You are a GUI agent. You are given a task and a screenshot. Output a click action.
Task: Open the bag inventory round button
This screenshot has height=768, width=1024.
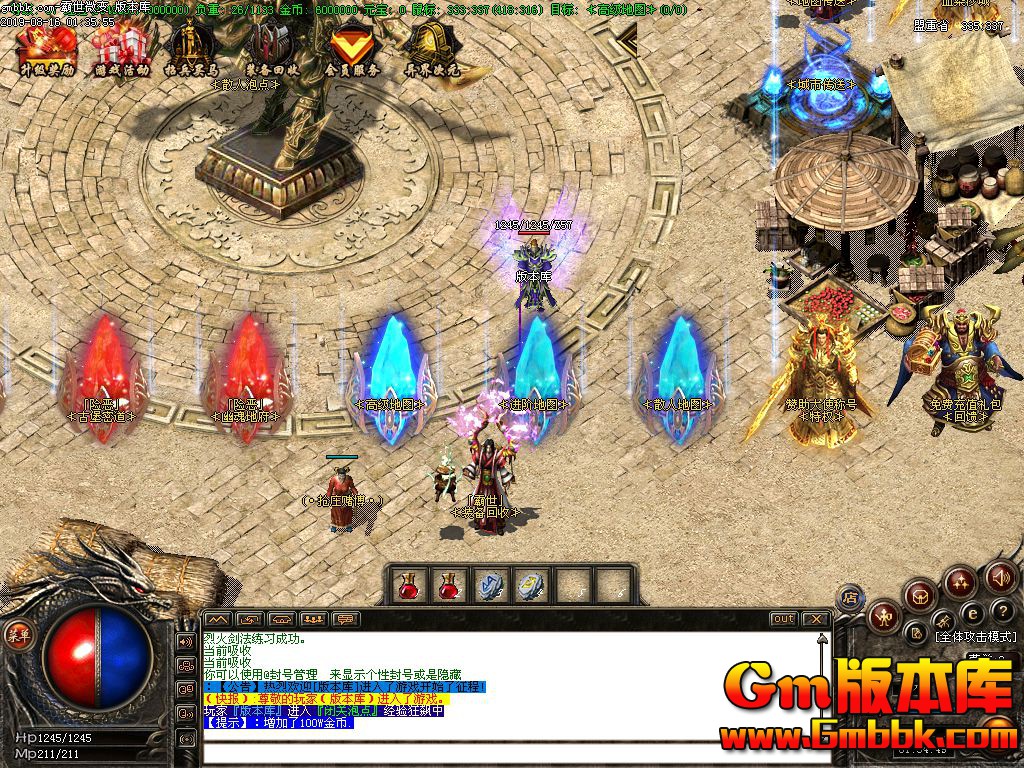918,596
